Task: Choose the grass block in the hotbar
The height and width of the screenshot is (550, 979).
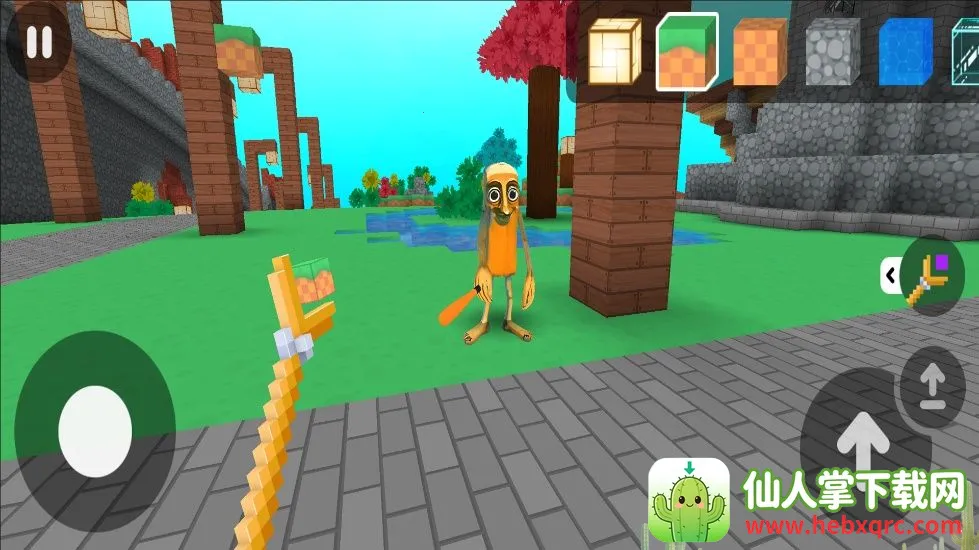Action: click(x=687, y=50)
